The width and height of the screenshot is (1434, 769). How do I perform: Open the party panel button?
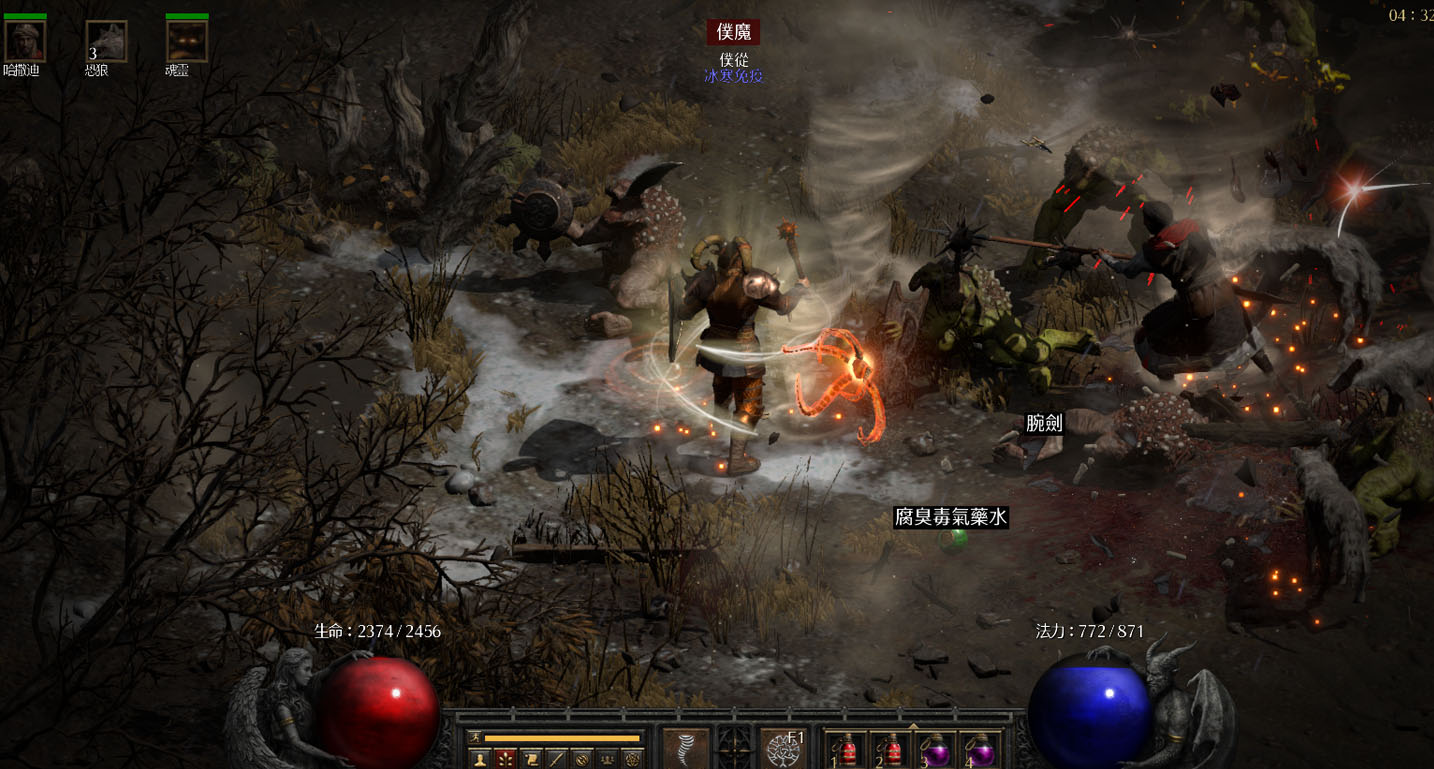[608, 759]
